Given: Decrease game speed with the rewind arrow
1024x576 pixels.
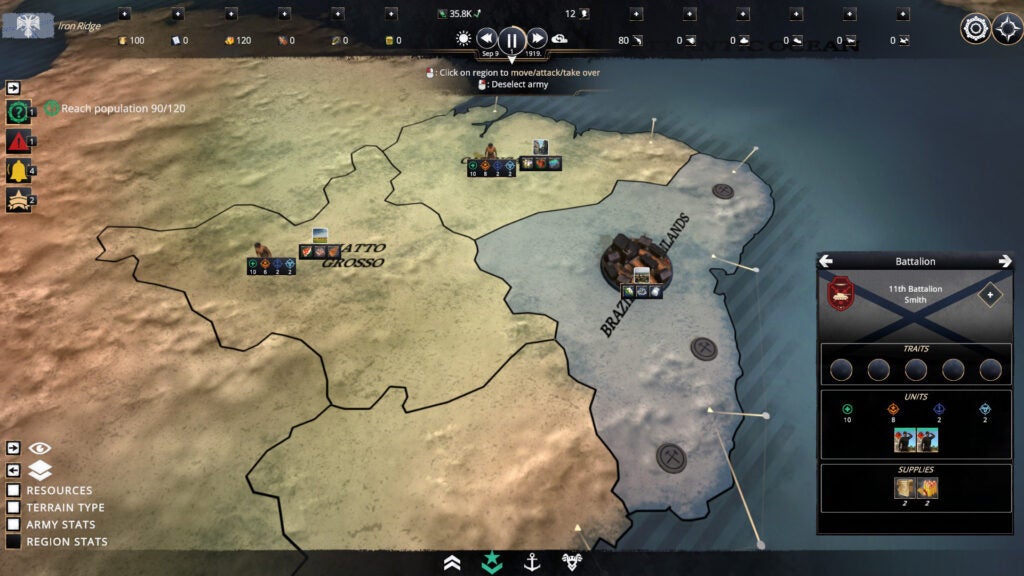Looking at the screenshot, I should coord(487,39).
